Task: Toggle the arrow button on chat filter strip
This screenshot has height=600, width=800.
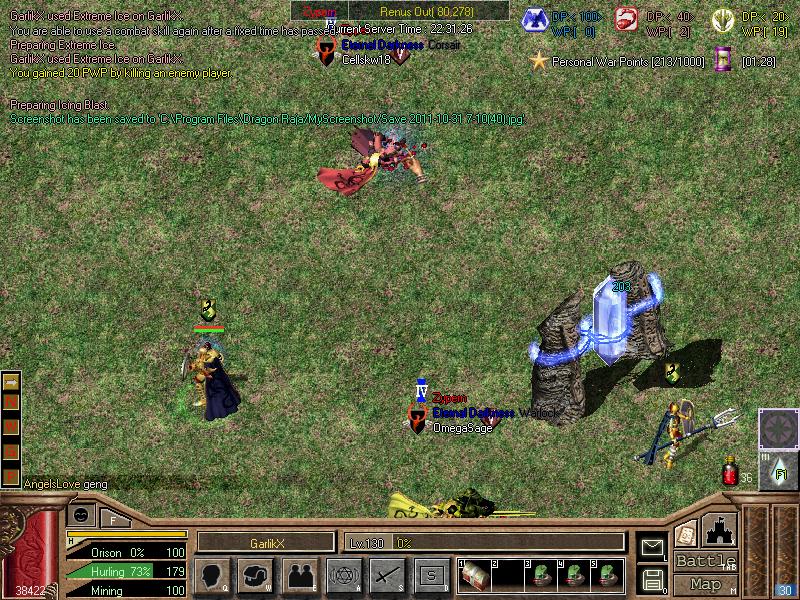Action: (x=12, y=382)
